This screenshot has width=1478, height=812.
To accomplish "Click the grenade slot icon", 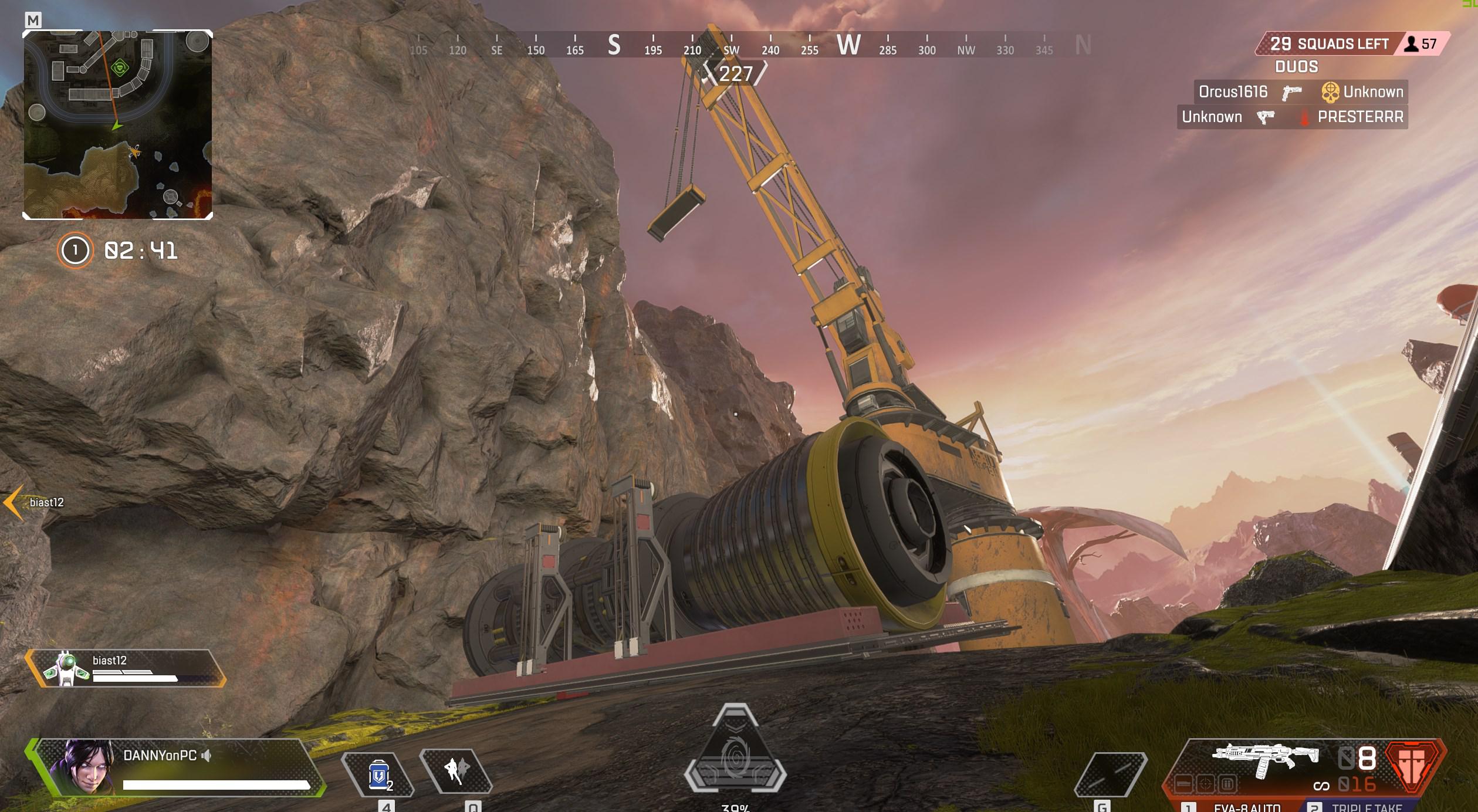I will [x=1111, y=775].
